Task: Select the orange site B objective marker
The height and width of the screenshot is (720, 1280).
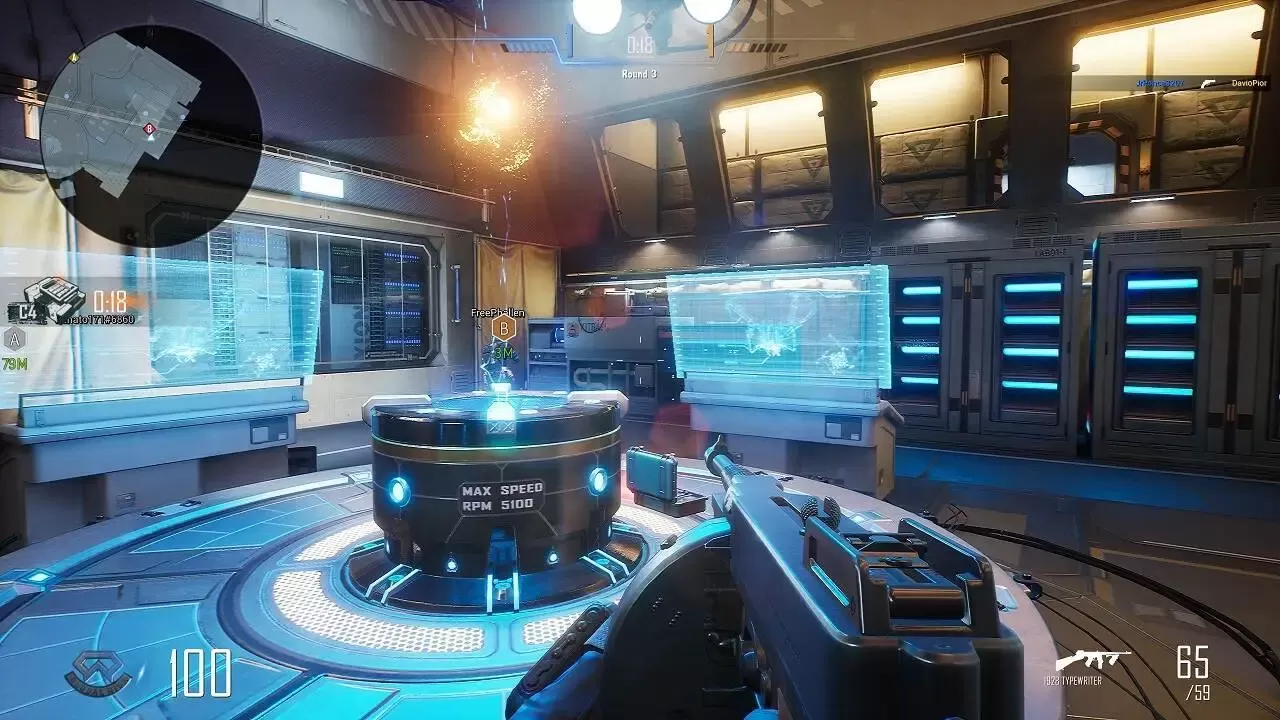Action: click(505, 327)
